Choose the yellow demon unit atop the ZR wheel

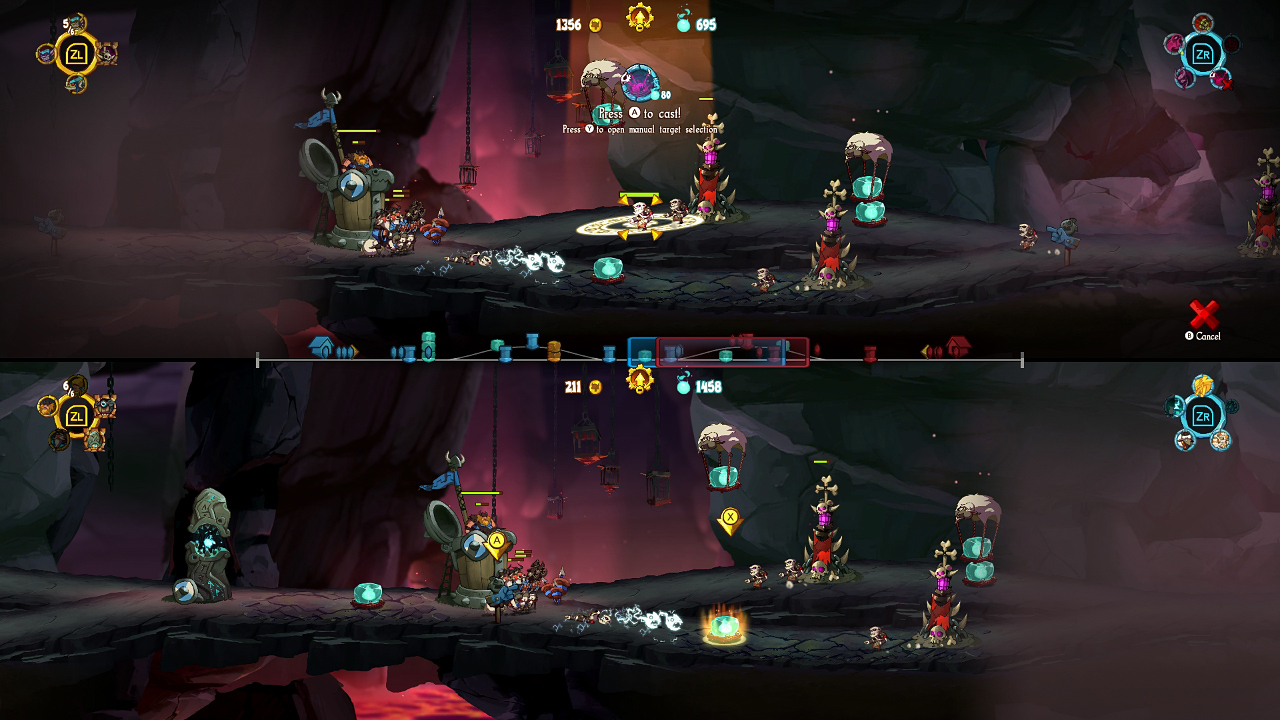coord(1203,24)
